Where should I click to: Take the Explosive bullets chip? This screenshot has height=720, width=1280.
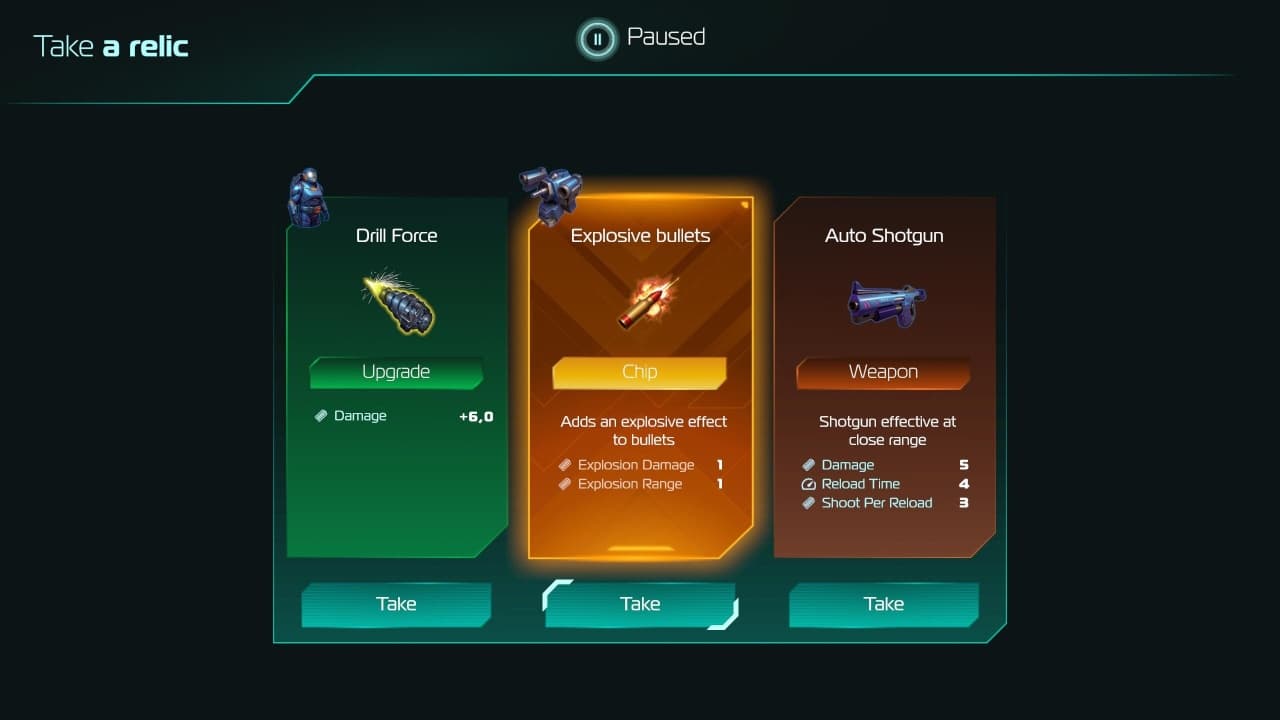coord(640,604)
